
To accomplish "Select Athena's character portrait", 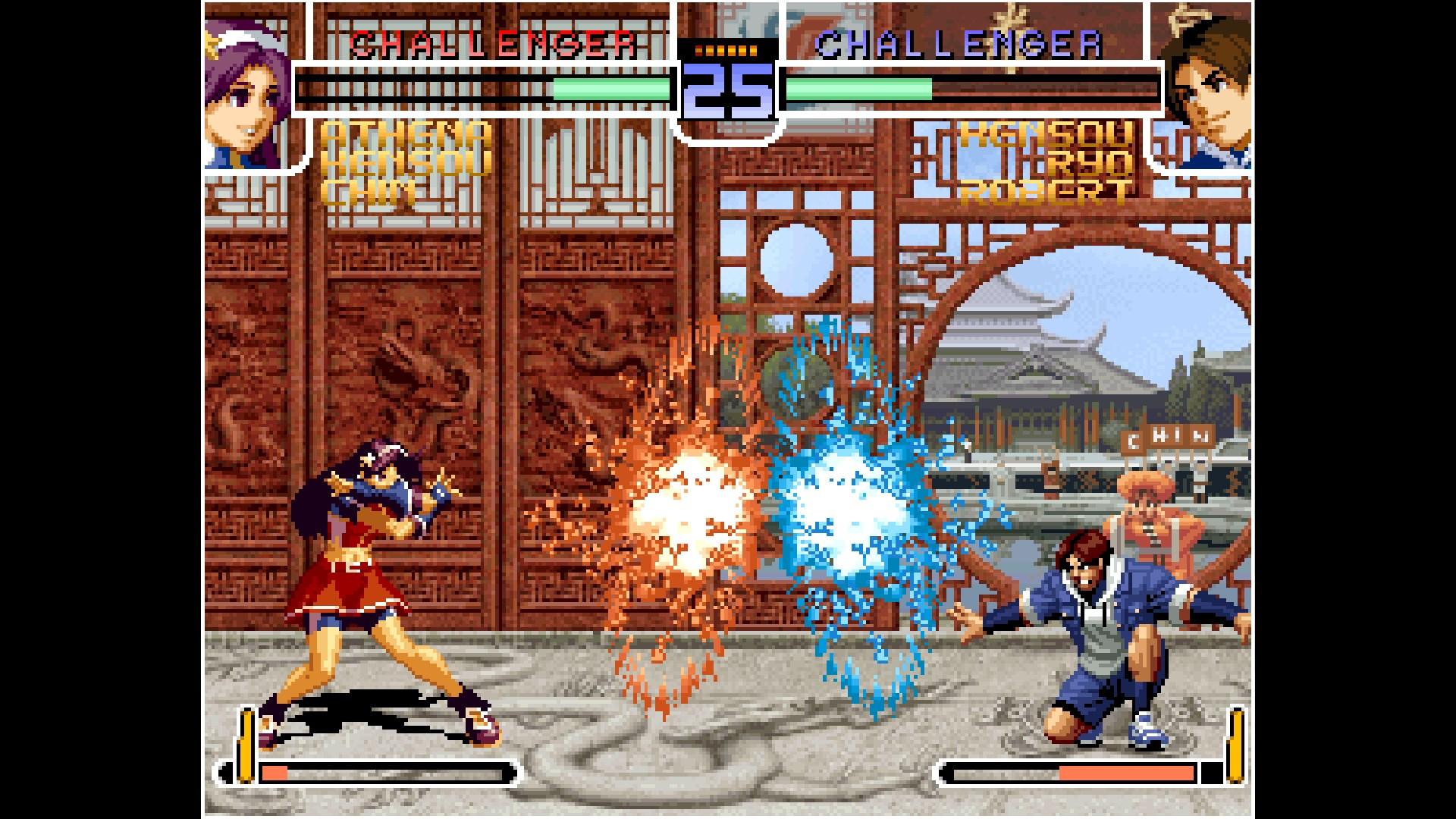I will 243,83.
